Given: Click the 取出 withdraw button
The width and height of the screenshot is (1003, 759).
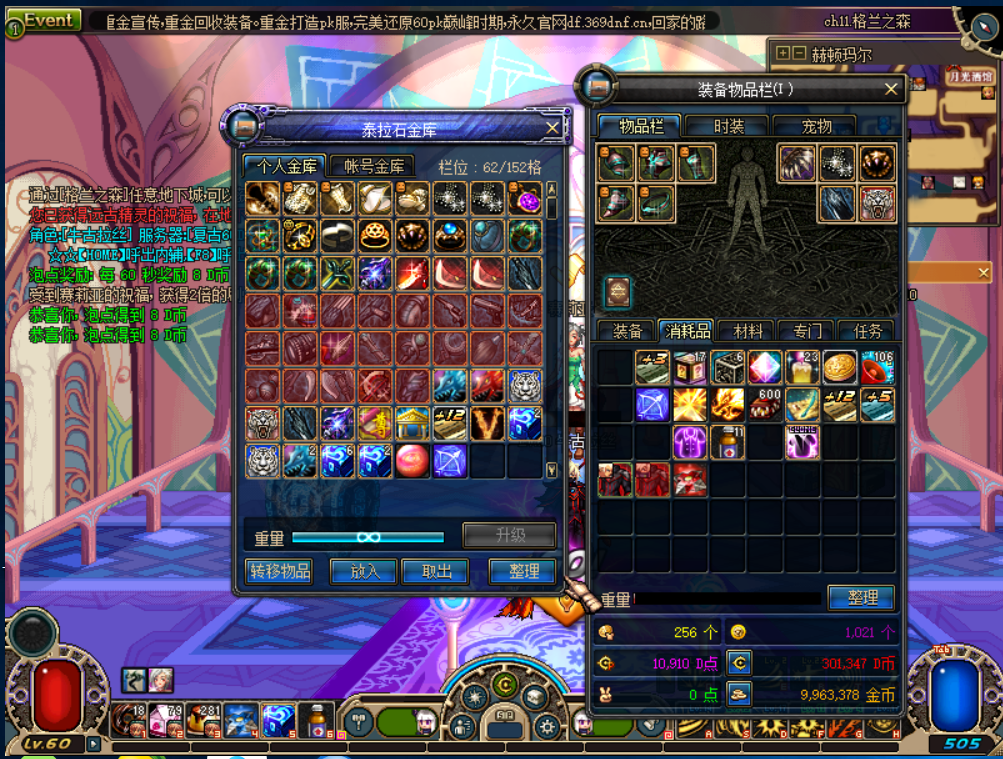Looking at the screenshot, I should (x=437, y=571).
